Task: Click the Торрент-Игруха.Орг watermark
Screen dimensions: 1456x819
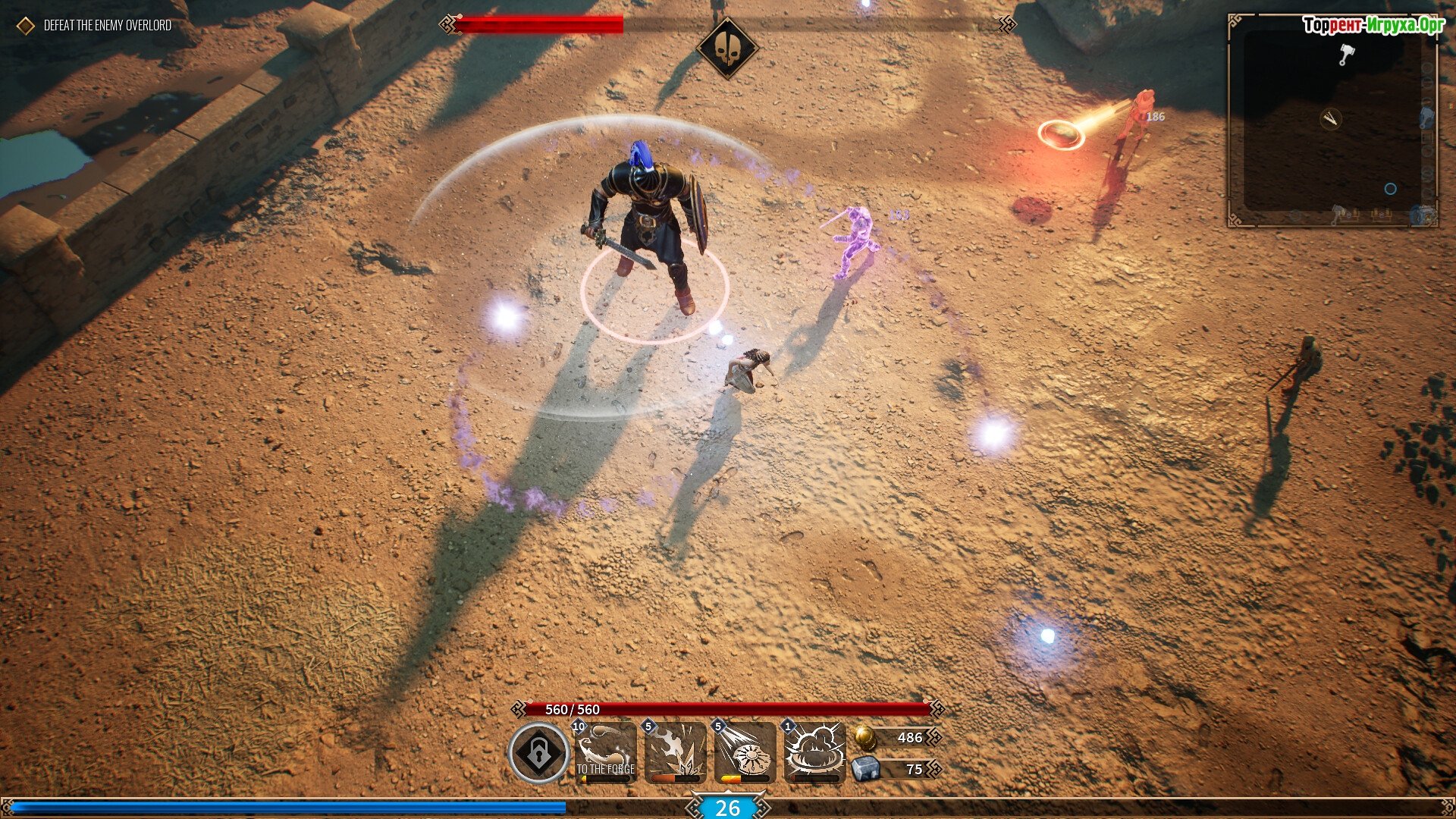Action: point(1373,26)
